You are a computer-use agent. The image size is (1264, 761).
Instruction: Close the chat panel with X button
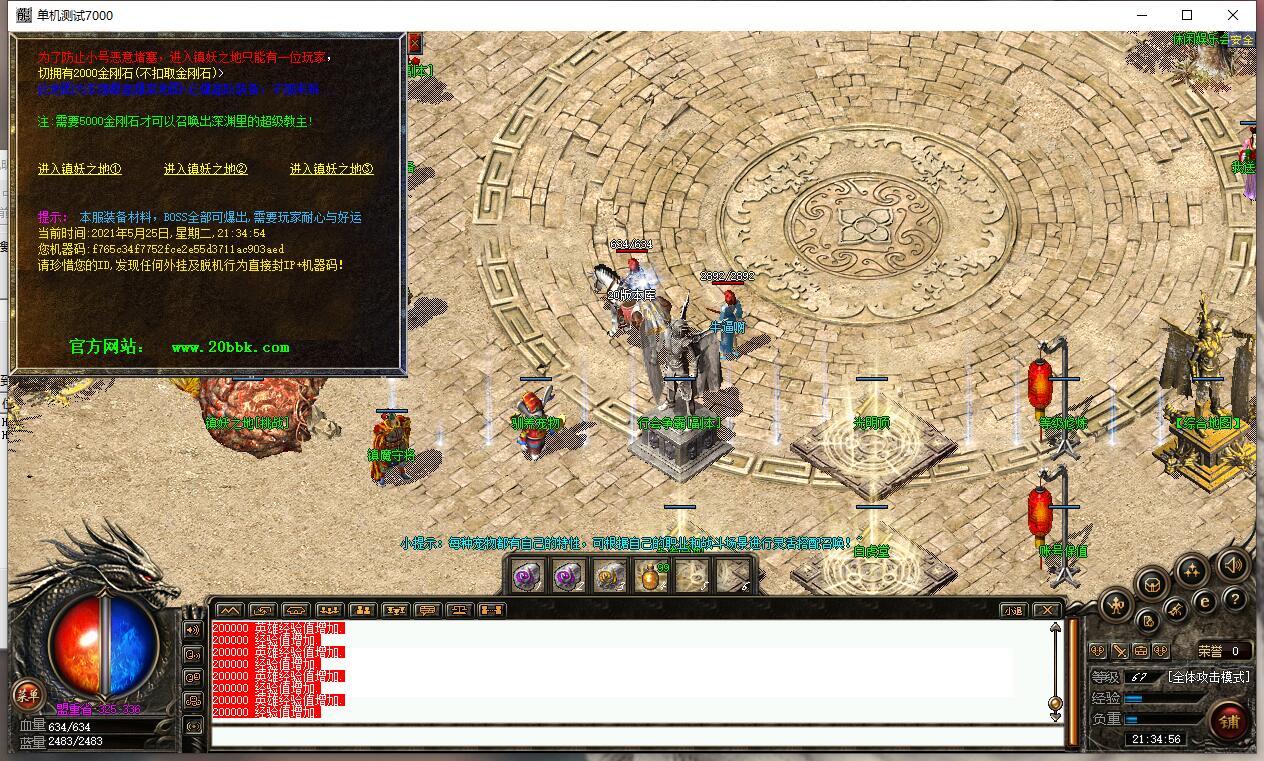click(x=1046, y=610)
